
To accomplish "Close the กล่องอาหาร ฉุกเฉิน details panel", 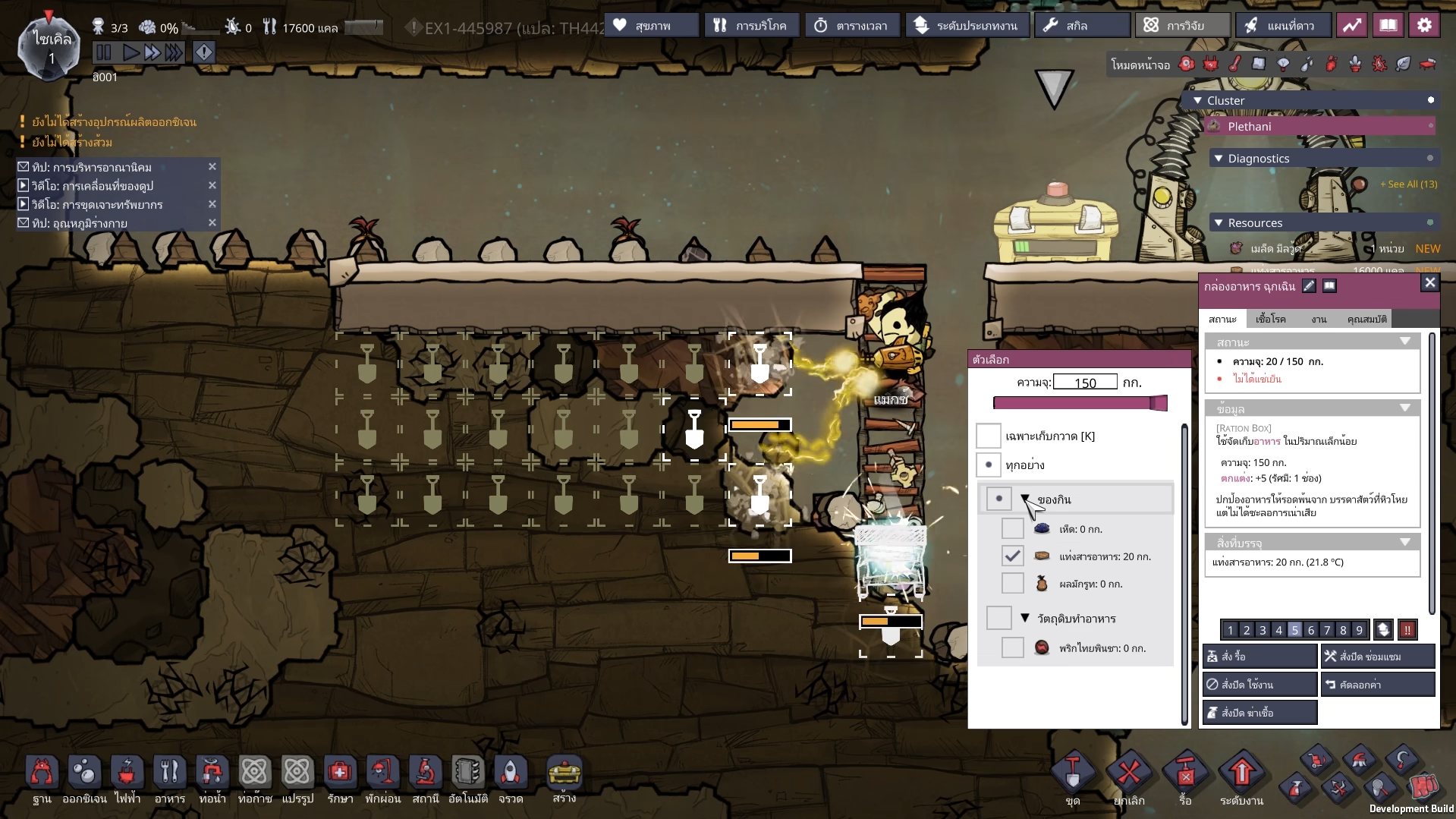I will click(x=1429, y=283).
